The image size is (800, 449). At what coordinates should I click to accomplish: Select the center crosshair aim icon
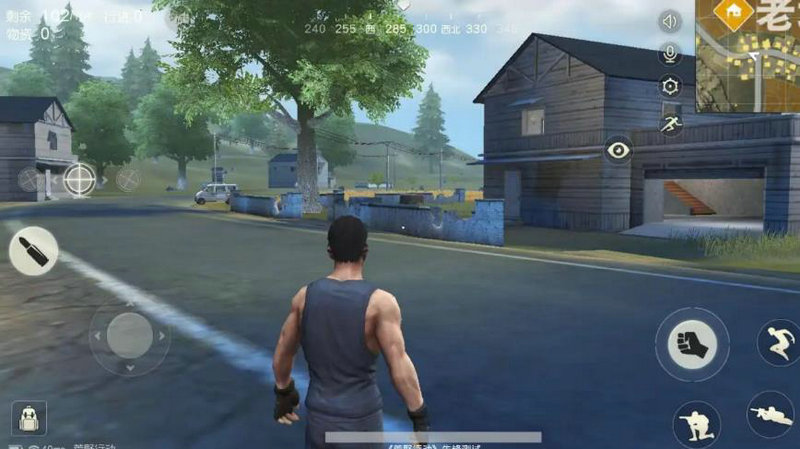pyautogui.click(x=79, y=179)
